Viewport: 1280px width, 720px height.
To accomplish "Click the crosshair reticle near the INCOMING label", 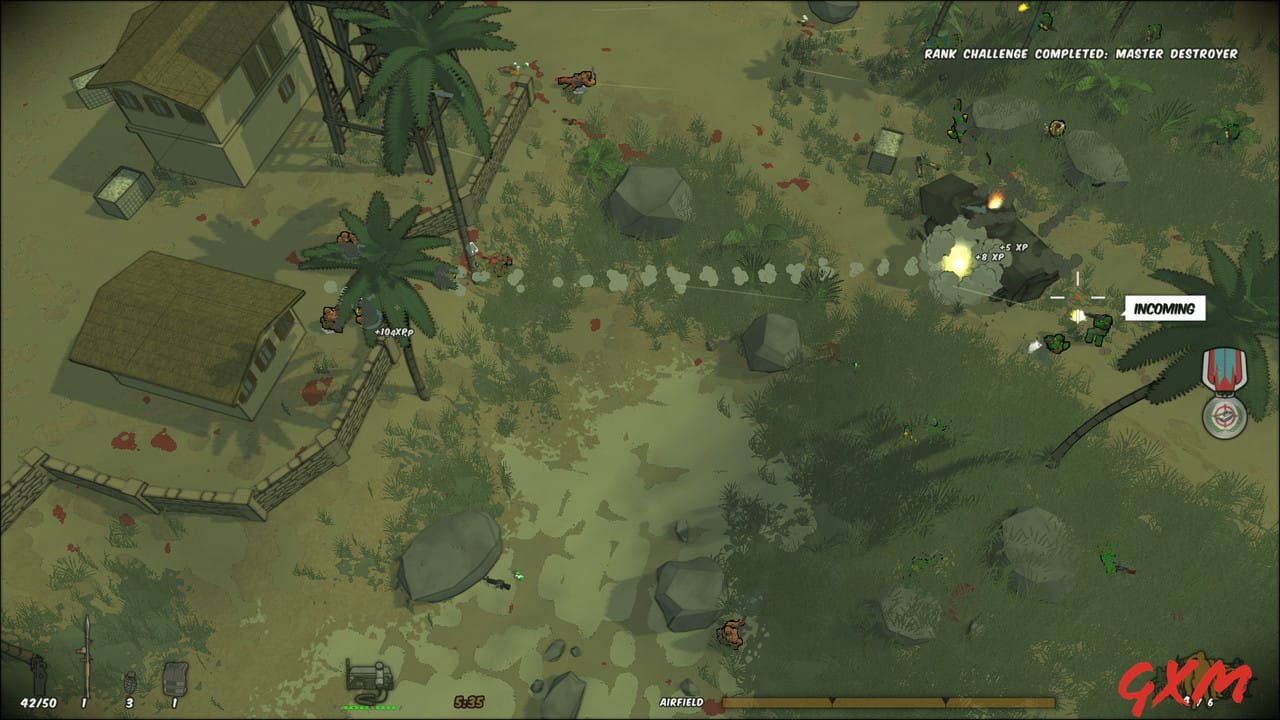I will pos(1078,297).
